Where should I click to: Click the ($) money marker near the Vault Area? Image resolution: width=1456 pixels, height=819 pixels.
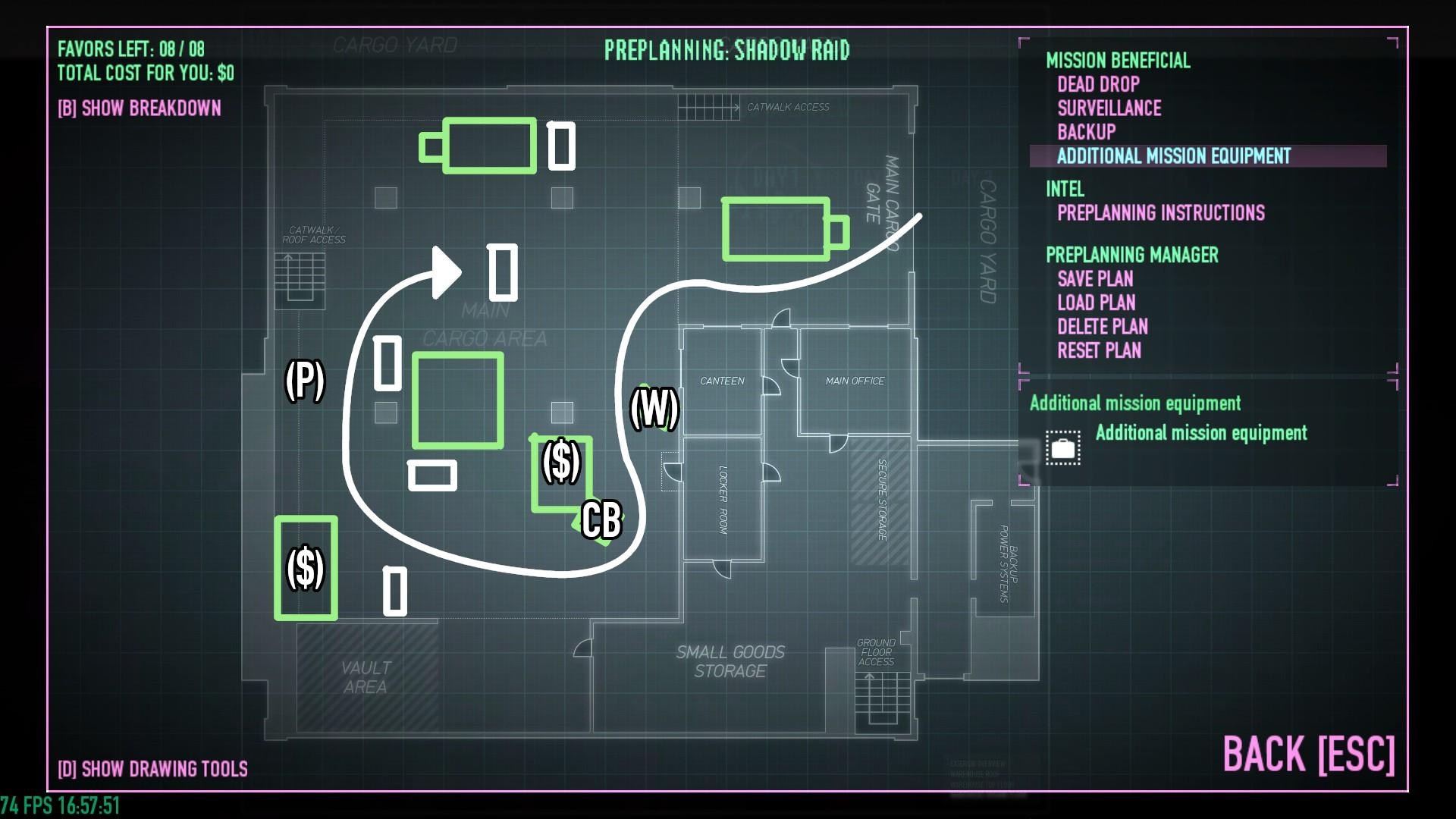pyautogui.click(x=306, y=567)
